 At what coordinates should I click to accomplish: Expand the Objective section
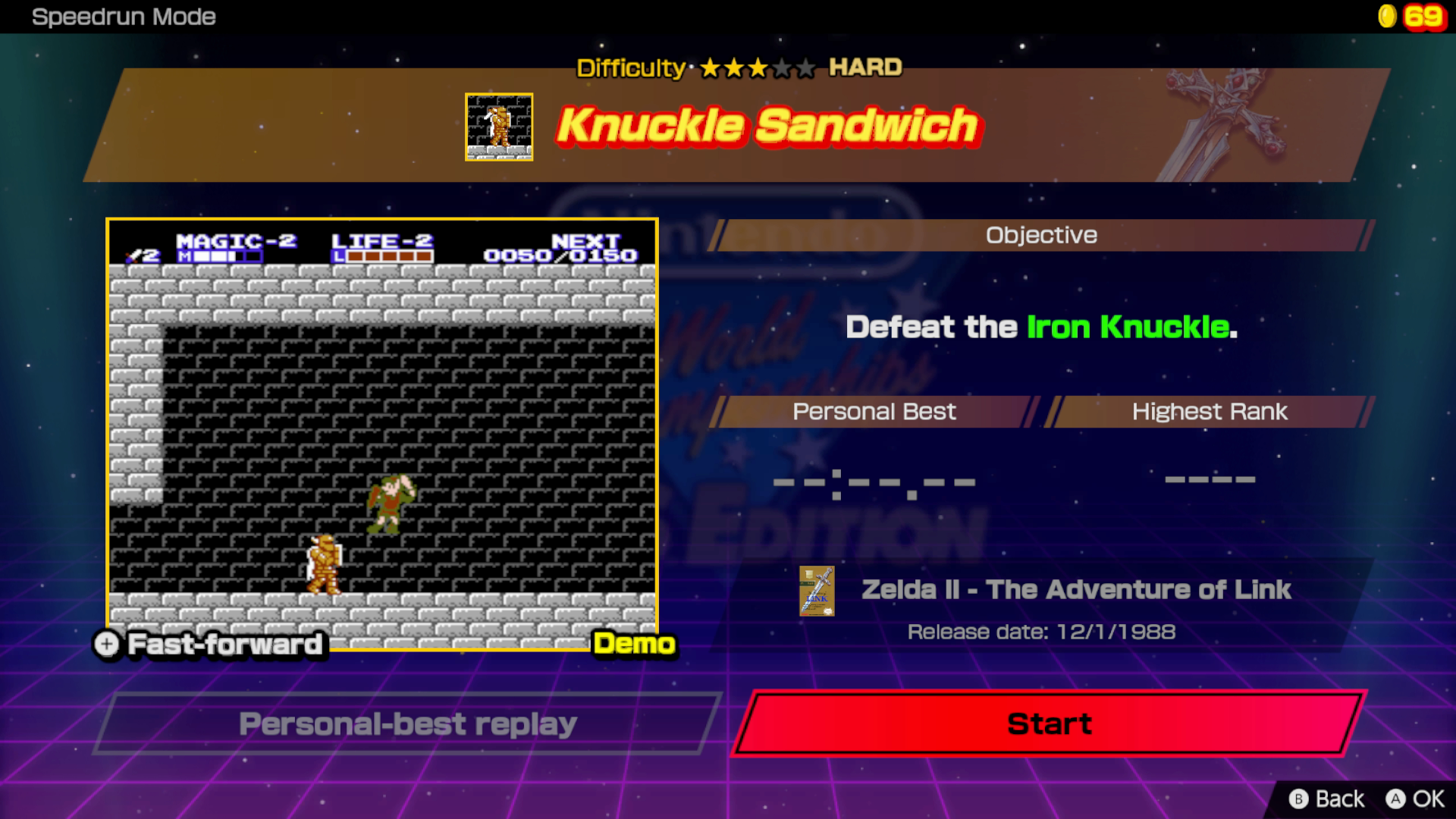1040,235
